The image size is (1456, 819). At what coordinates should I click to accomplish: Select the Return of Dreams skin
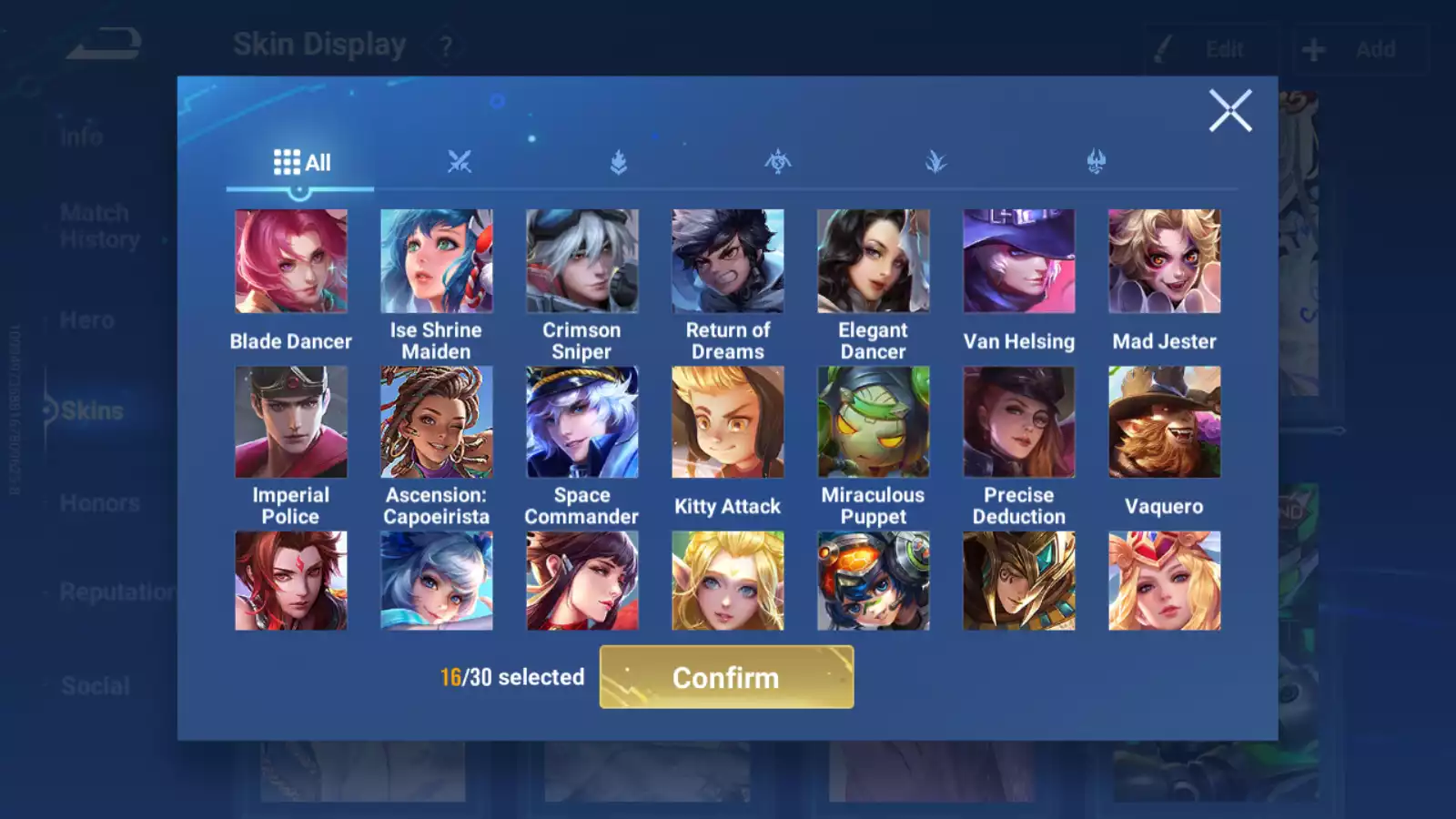click(x=728, y=261)
